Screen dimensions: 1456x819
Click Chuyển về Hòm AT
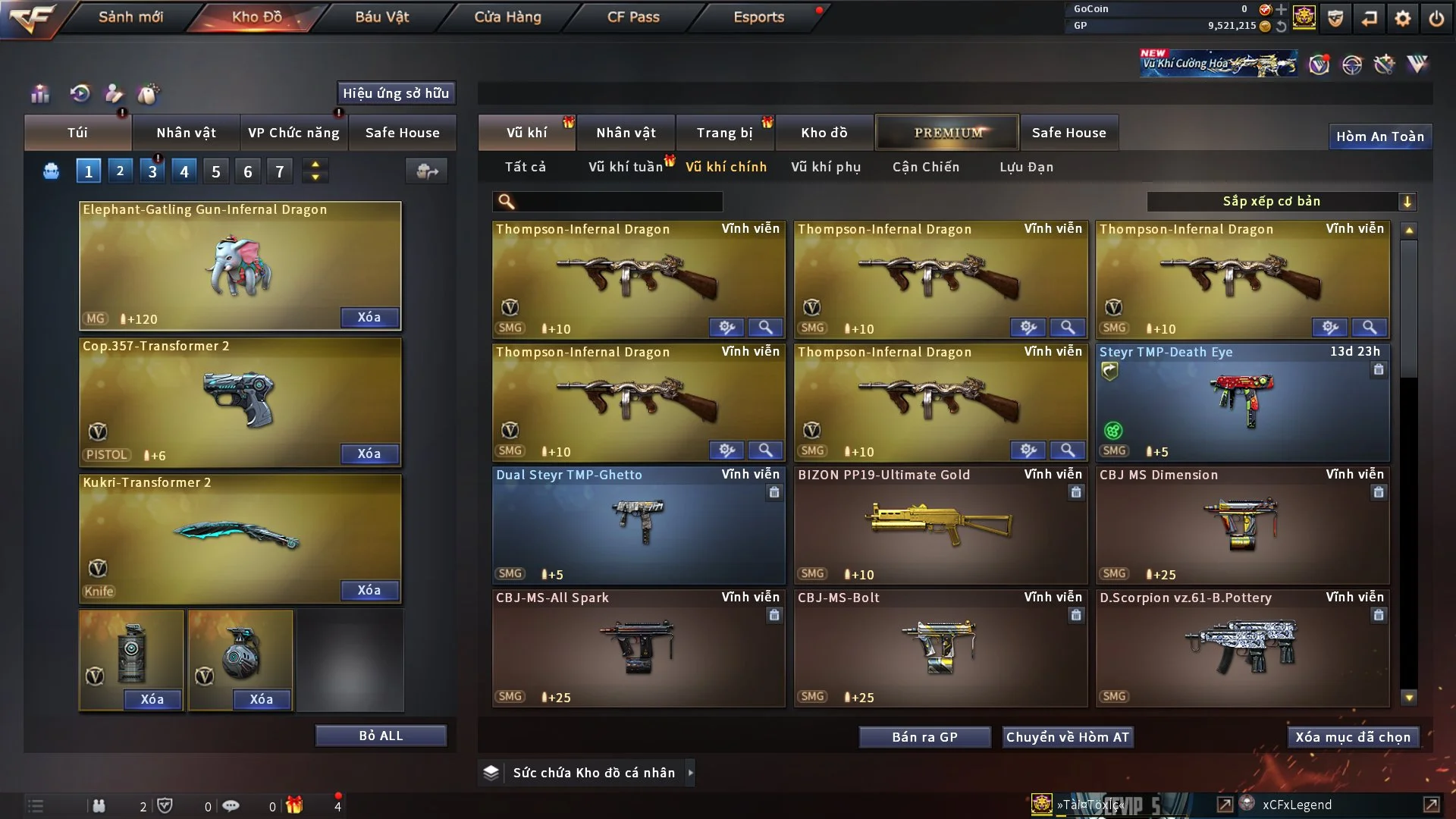point(1068,737)
